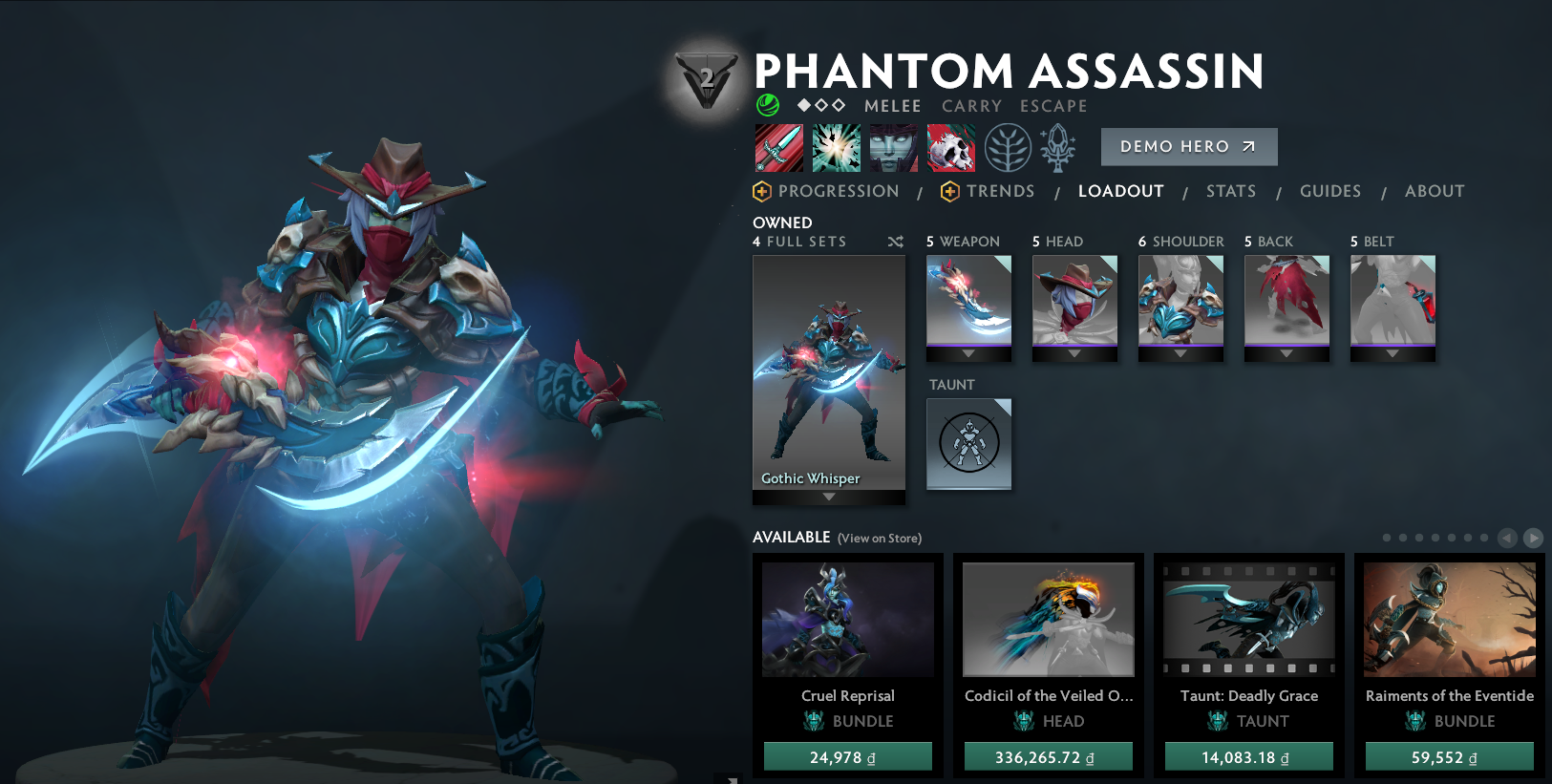This screenshot has width=1552, height=784.
Task: Switch to the Progression tab
Action: point(838,191)
